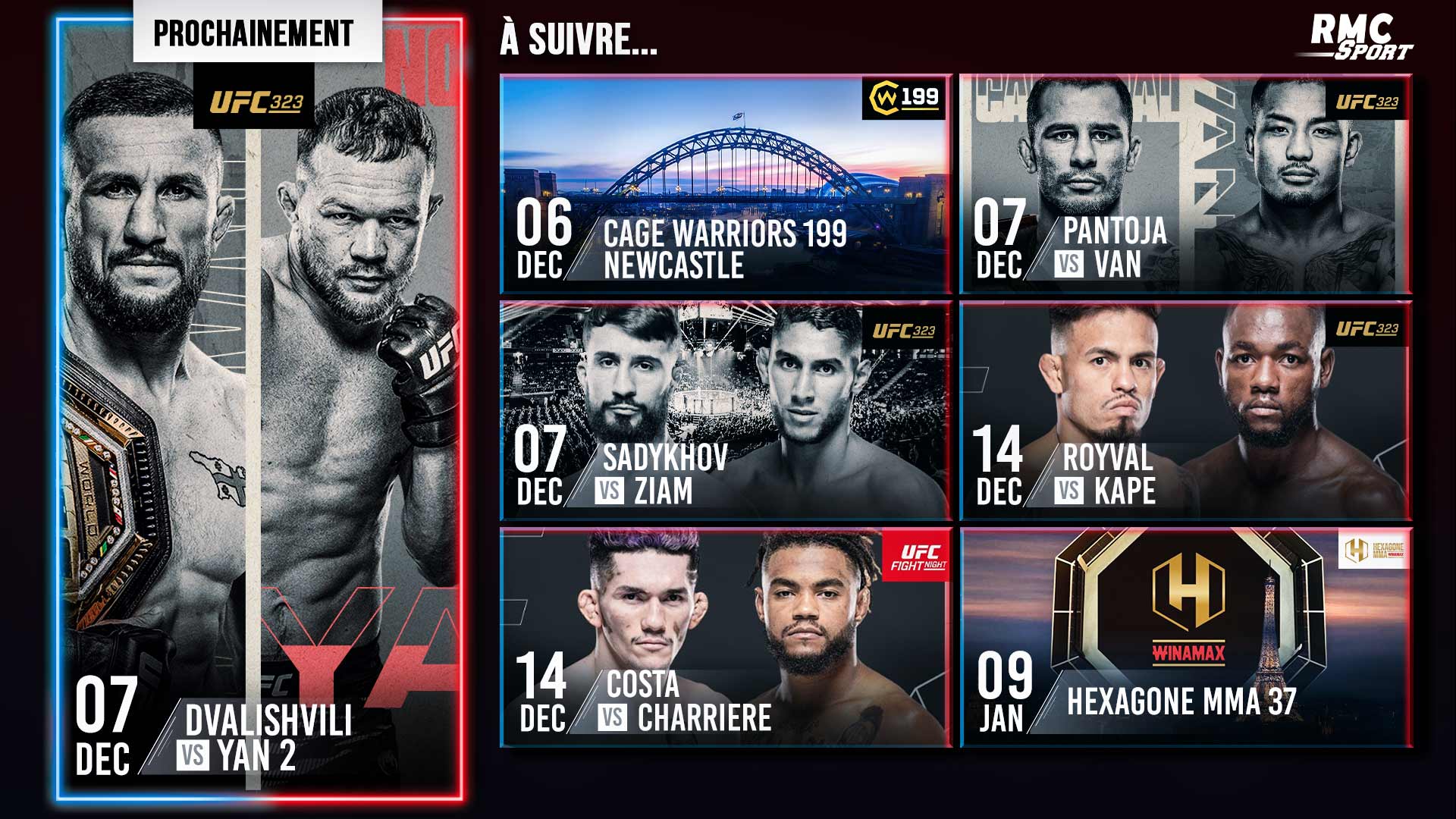This screenshot has width=1456, height=819.
Task: Select the Cage Warriors 199 Newcastle tile
Action: (726, 184)
